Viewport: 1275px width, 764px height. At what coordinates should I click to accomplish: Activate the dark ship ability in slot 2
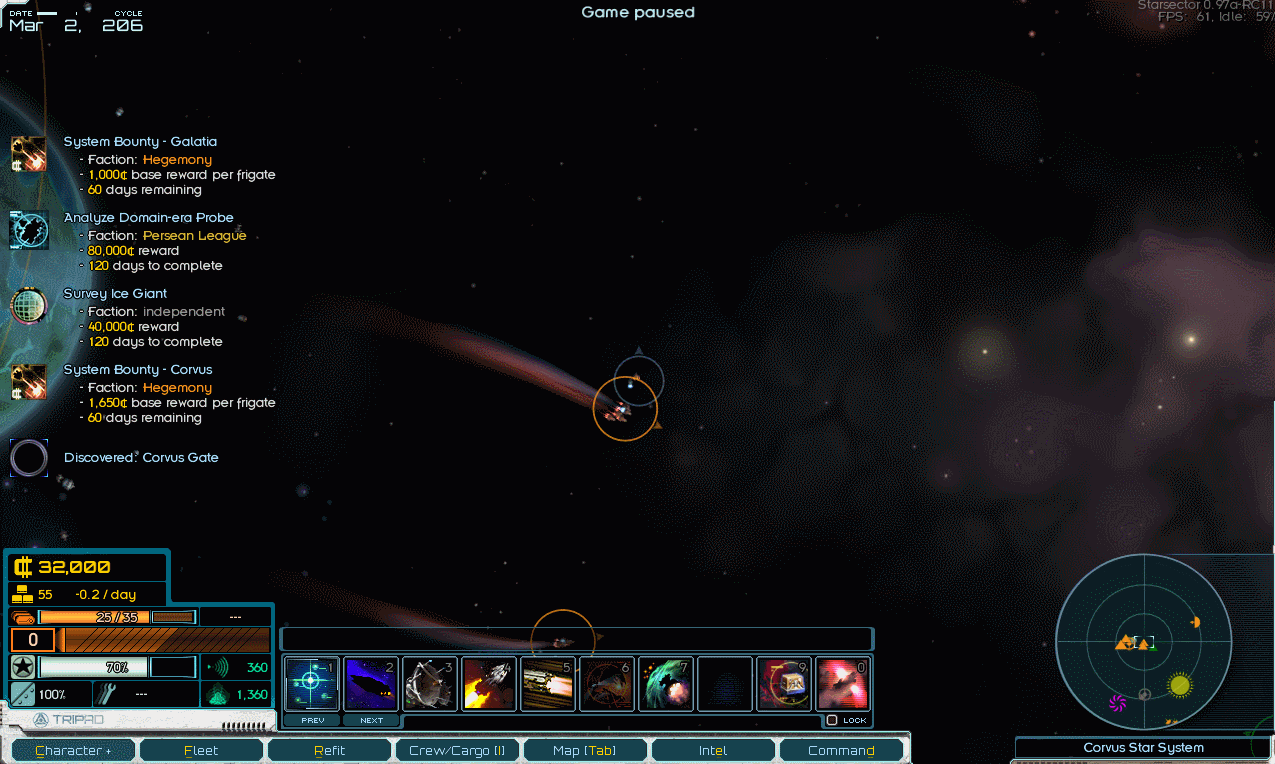coord(371,684)
